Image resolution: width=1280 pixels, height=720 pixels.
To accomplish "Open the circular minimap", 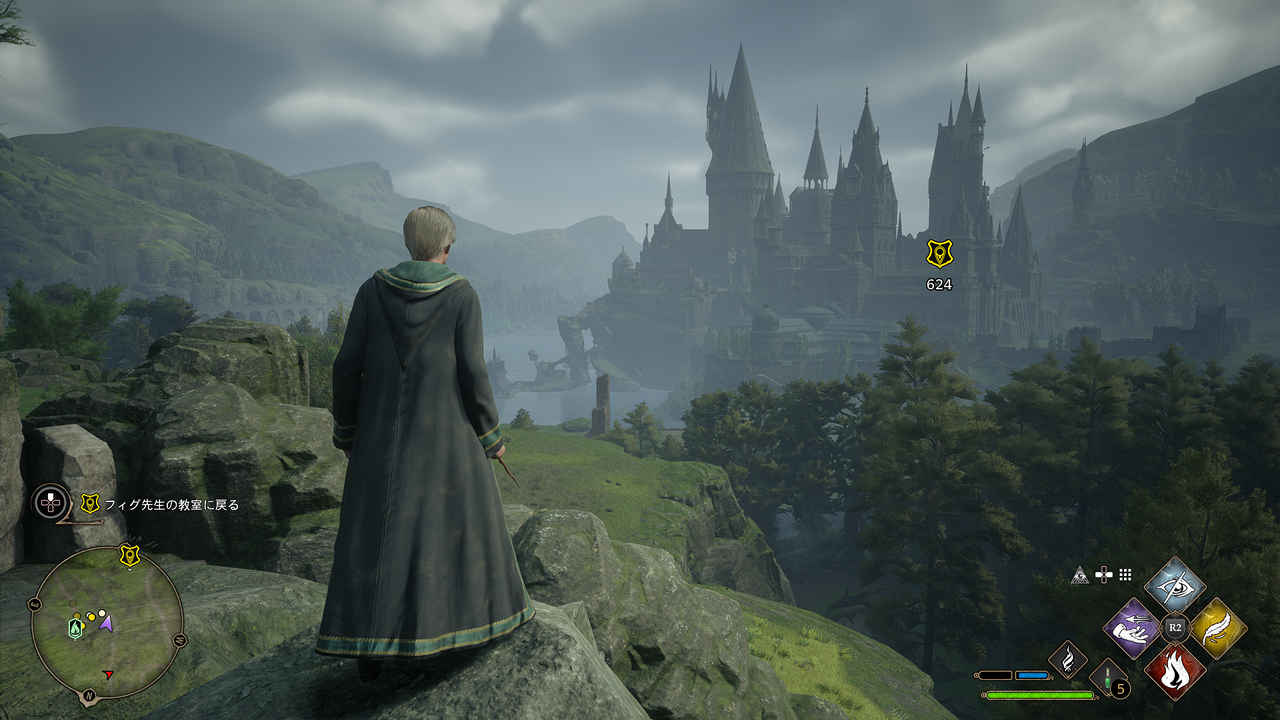I will 107,622.
